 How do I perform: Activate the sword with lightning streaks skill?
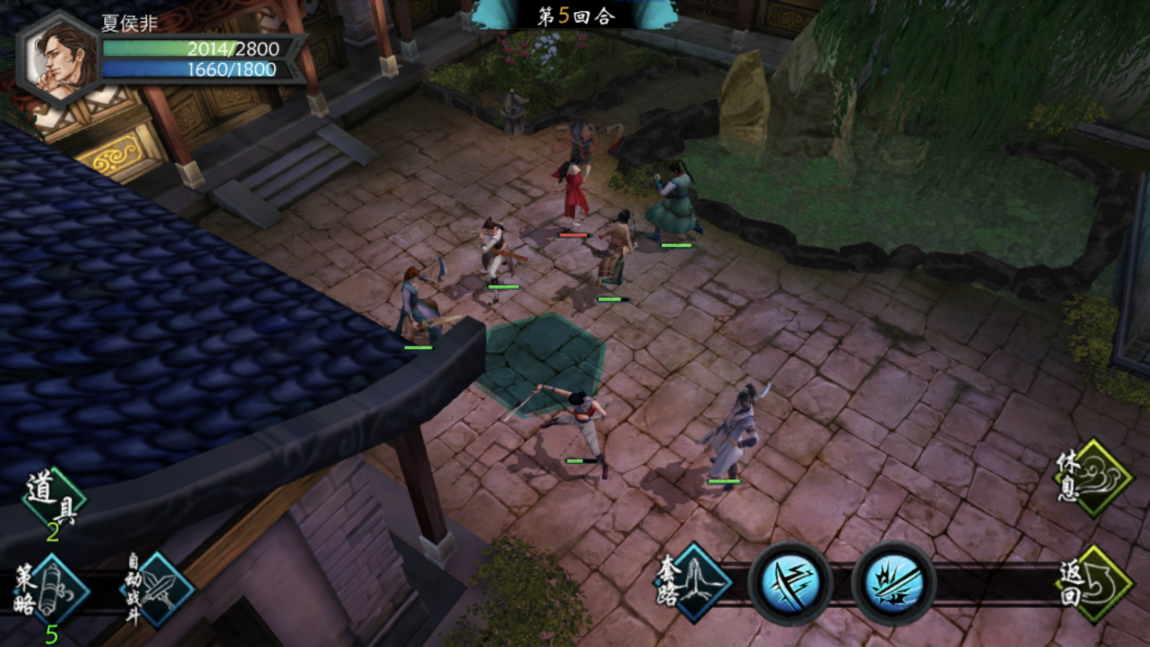(x=791, y=583)
